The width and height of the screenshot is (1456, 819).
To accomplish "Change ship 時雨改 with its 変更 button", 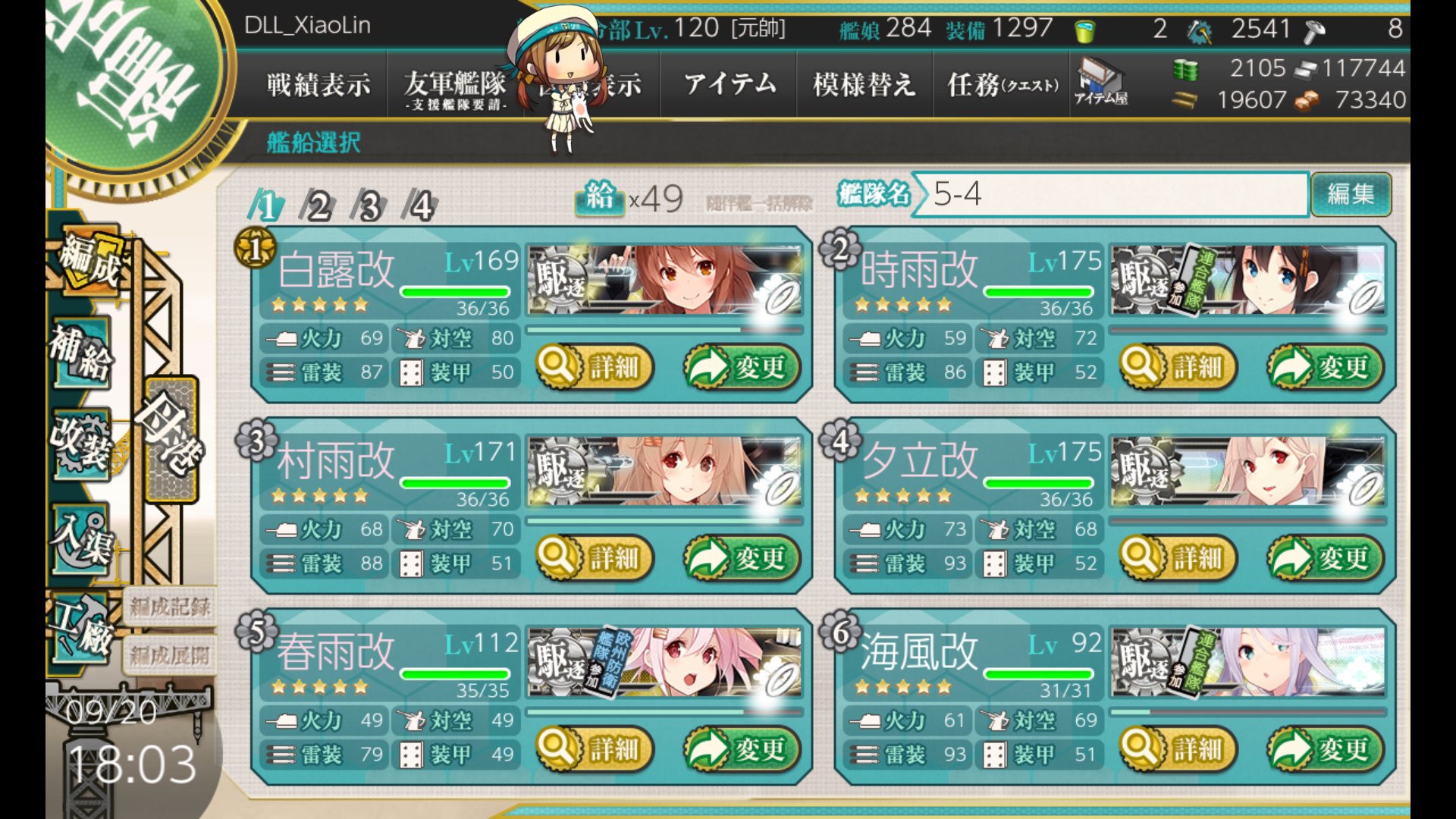I will [1326, 368].
